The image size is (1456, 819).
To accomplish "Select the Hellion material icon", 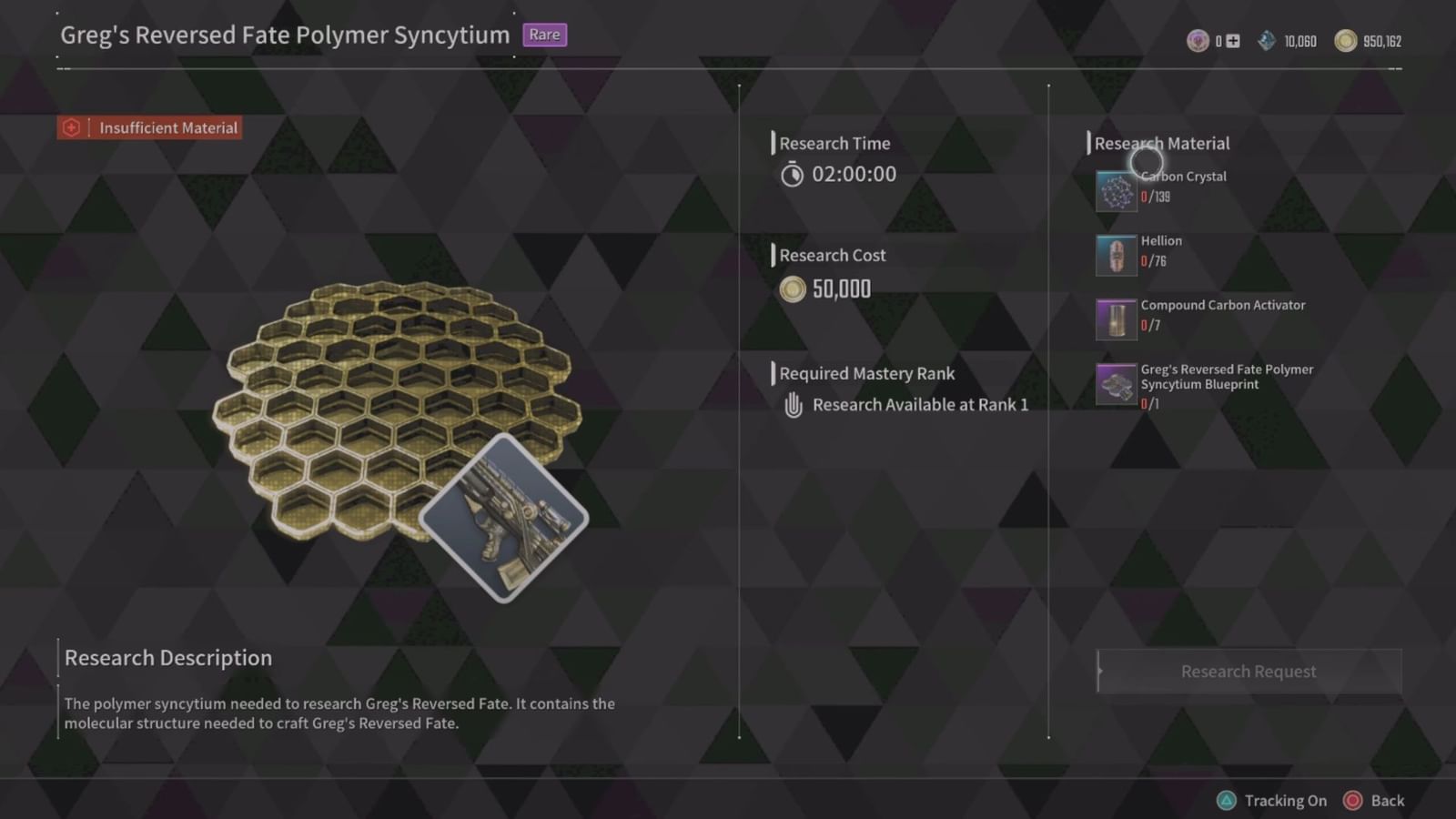I will point(1116,255).
